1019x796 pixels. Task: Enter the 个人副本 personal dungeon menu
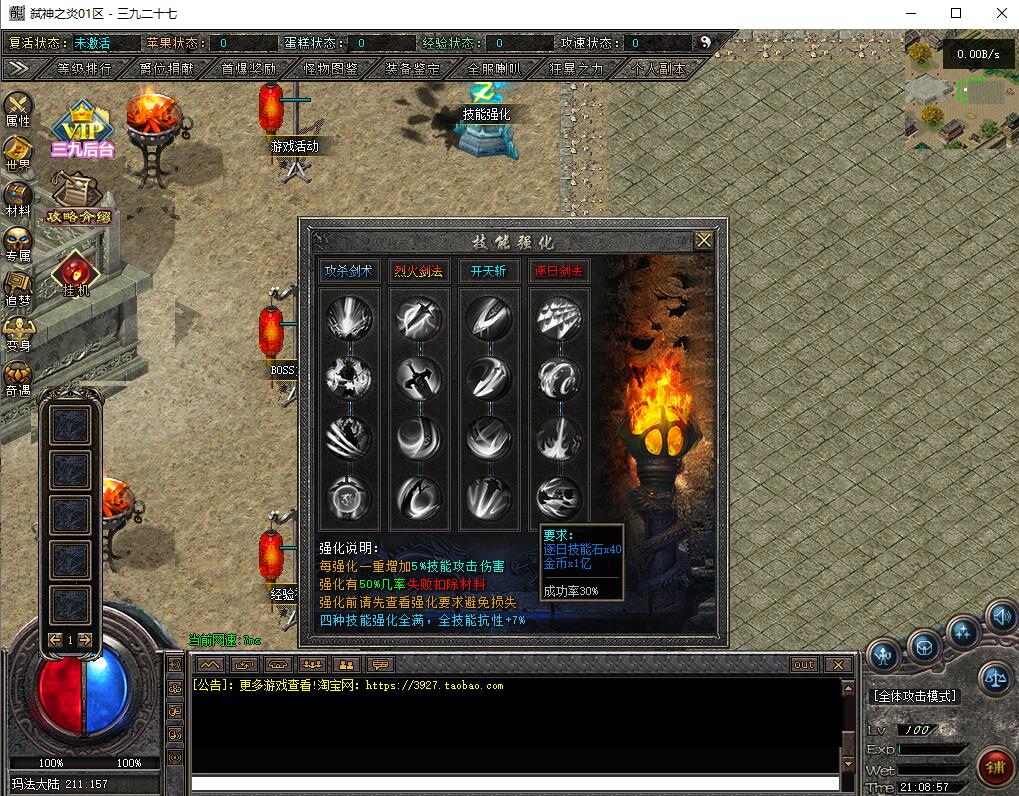pyautogui.click(x=658, y=69)
